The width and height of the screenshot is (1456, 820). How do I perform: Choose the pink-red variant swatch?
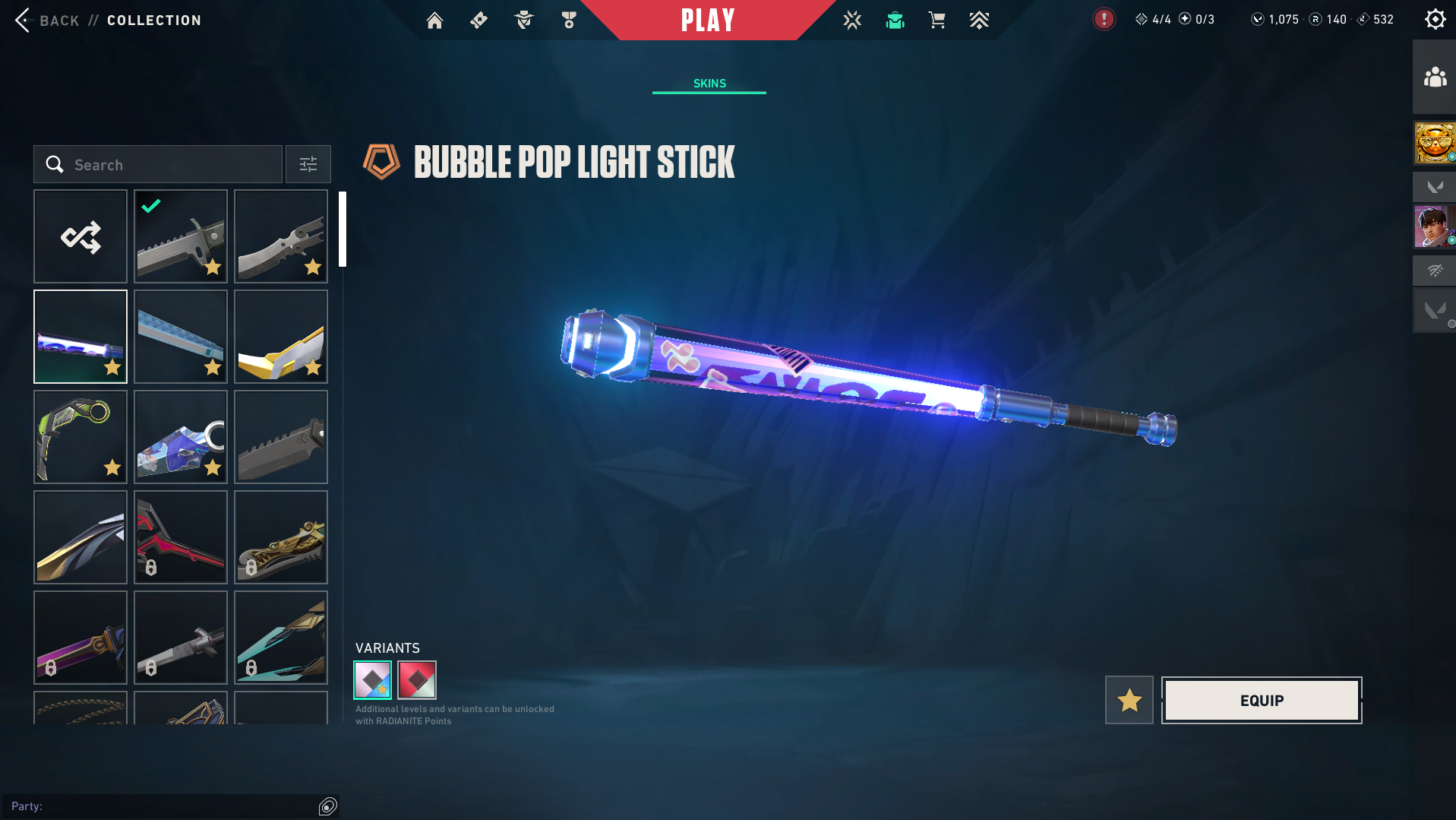[417, 680]
